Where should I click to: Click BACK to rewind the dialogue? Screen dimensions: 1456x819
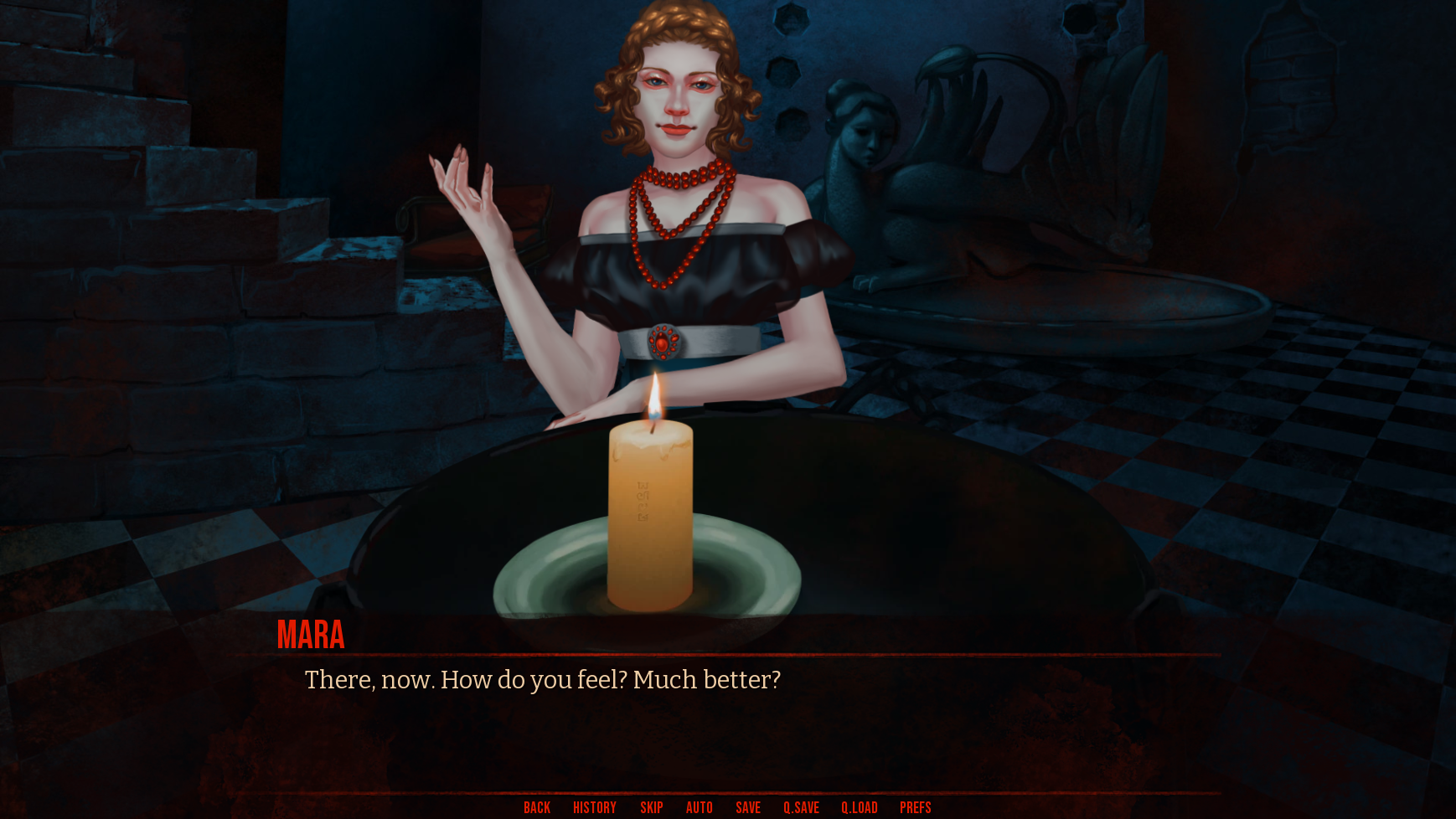536,807
